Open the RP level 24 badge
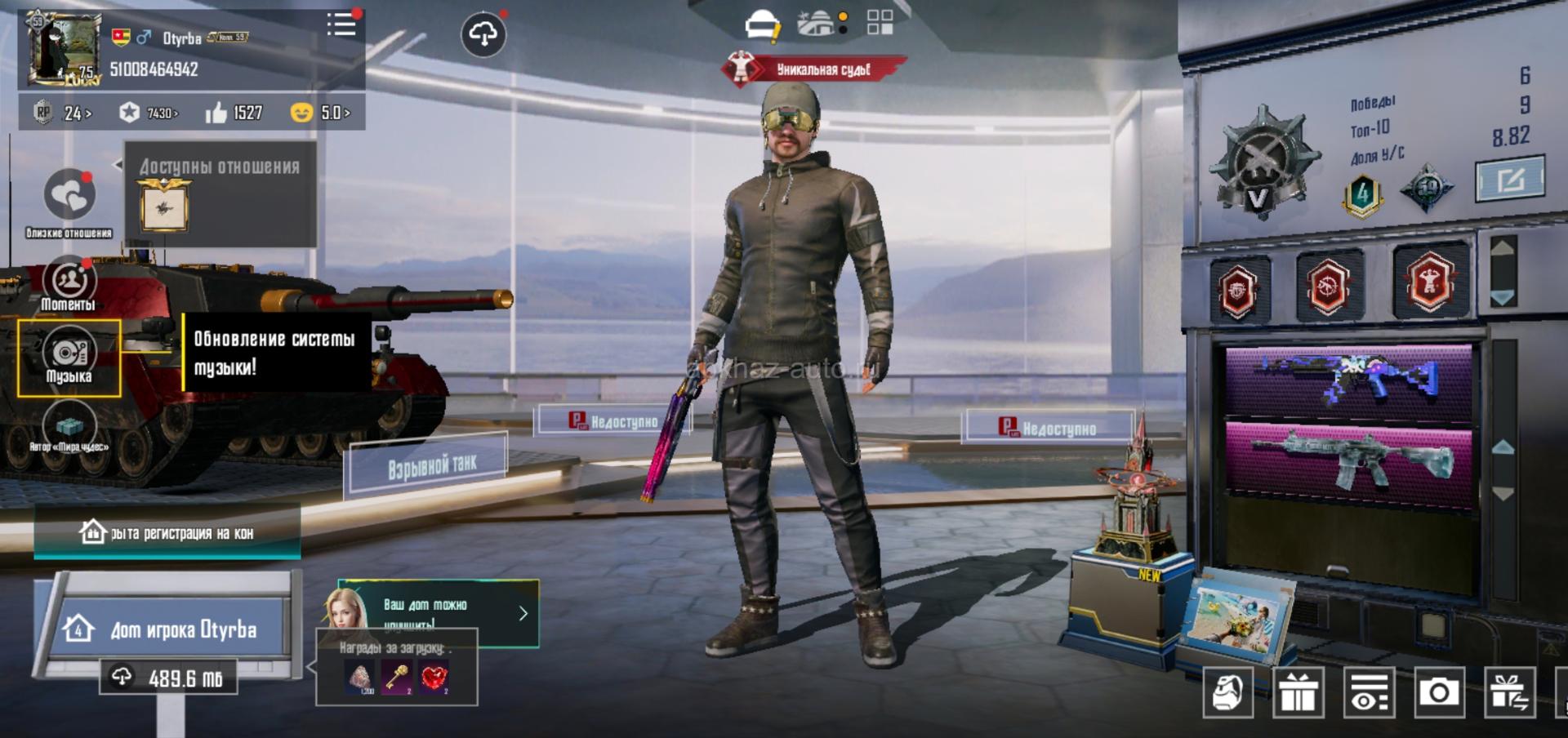This screenshot has height=738, width=1568. (61, 113)
